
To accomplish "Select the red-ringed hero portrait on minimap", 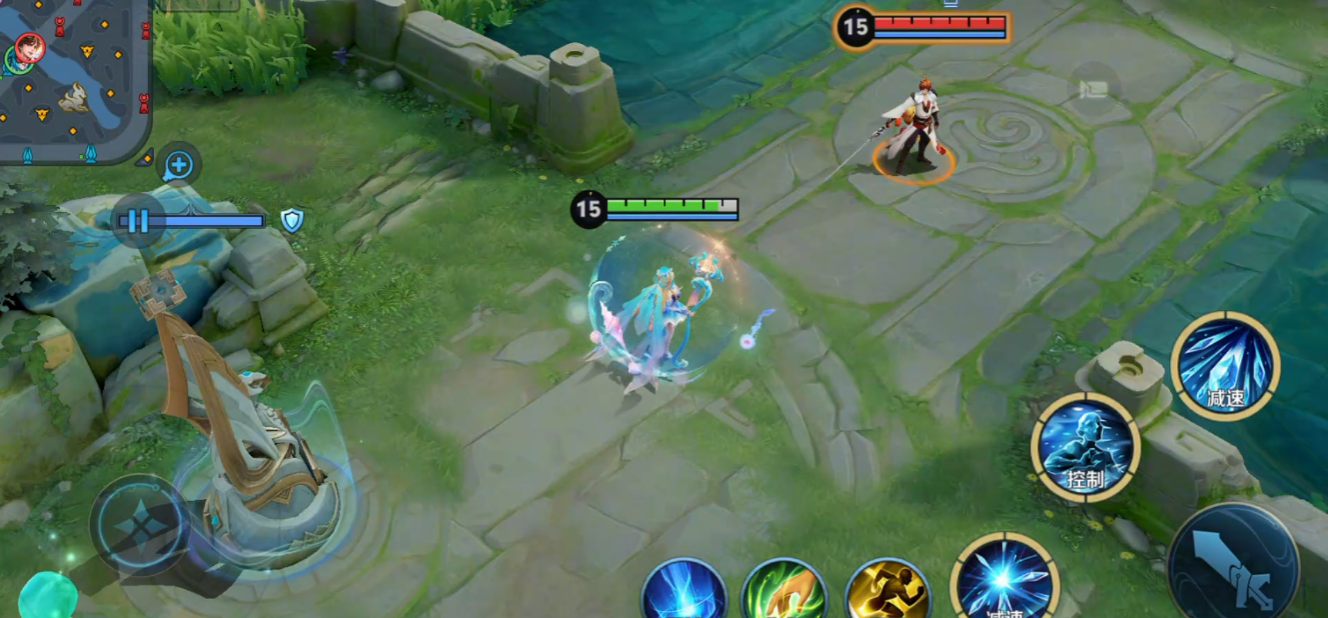I will (x=29, y=47).
